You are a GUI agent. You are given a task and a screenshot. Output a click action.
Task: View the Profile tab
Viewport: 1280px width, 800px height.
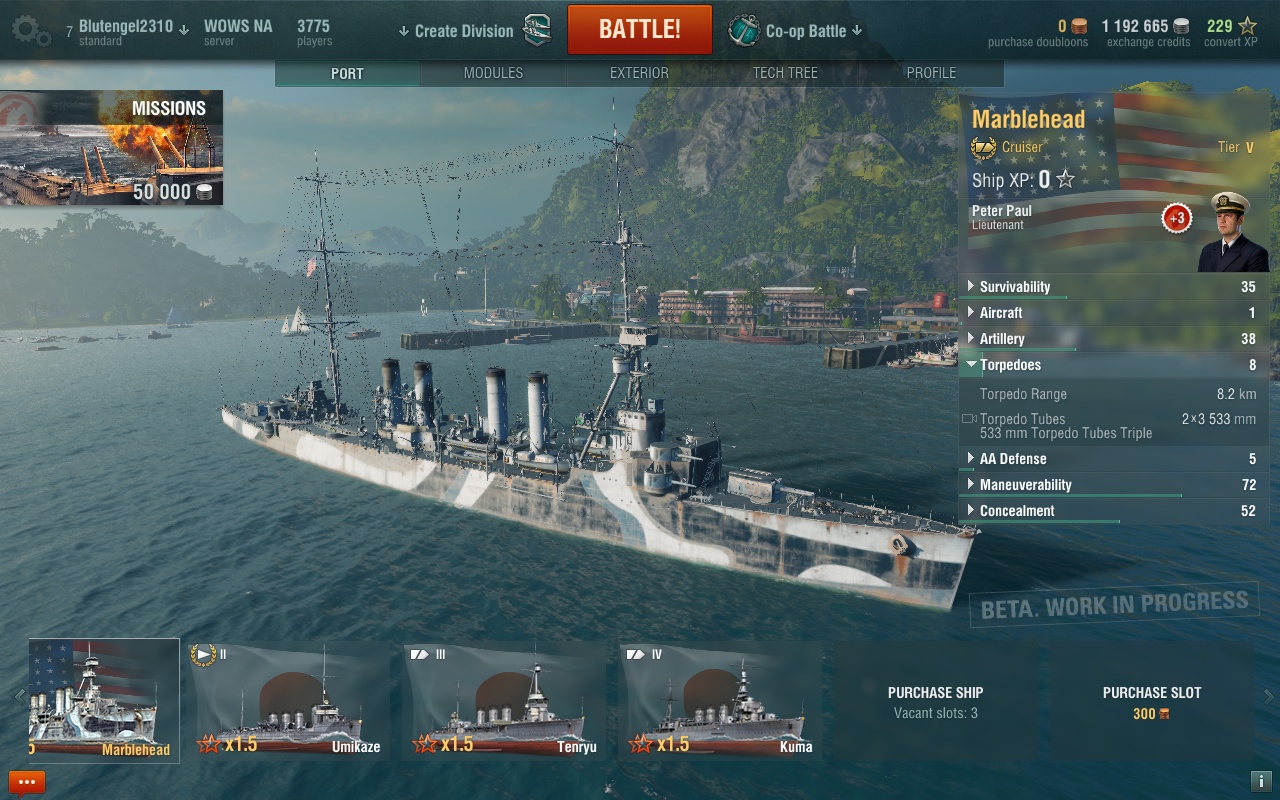coord(931,73)
